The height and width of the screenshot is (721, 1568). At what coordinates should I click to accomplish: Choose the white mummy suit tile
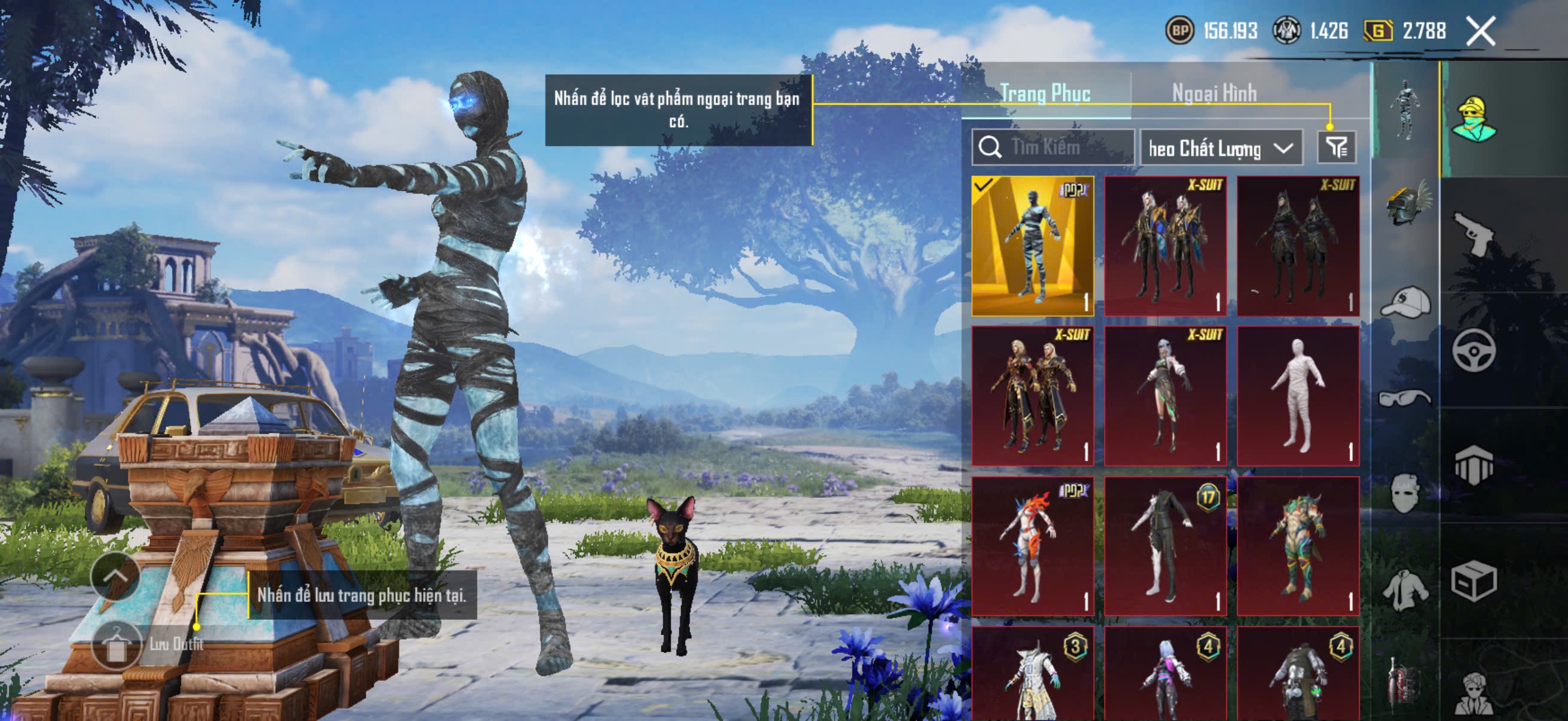coord(1298,396)
